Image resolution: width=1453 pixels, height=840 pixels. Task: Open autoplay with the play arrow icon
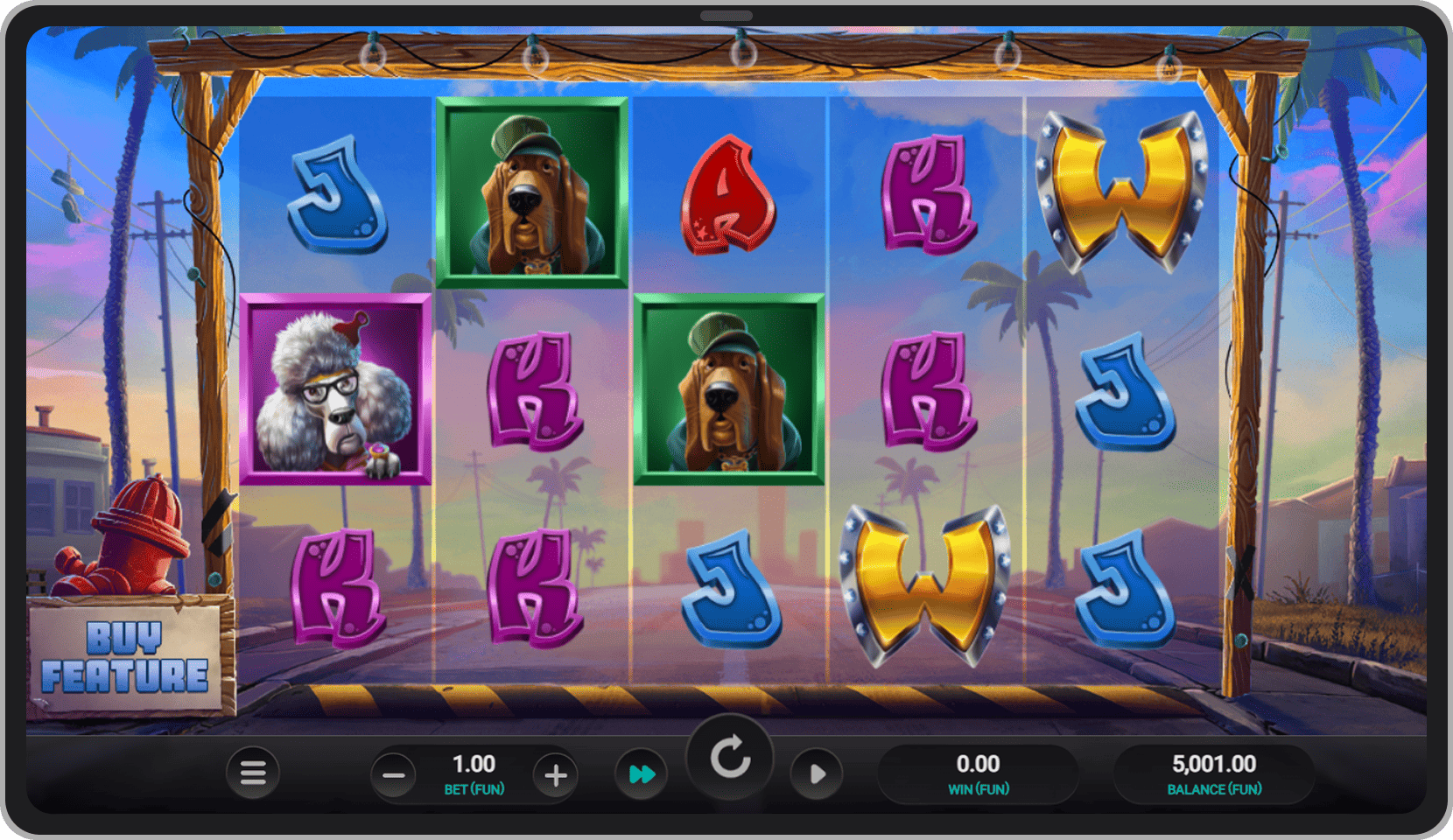817,773
